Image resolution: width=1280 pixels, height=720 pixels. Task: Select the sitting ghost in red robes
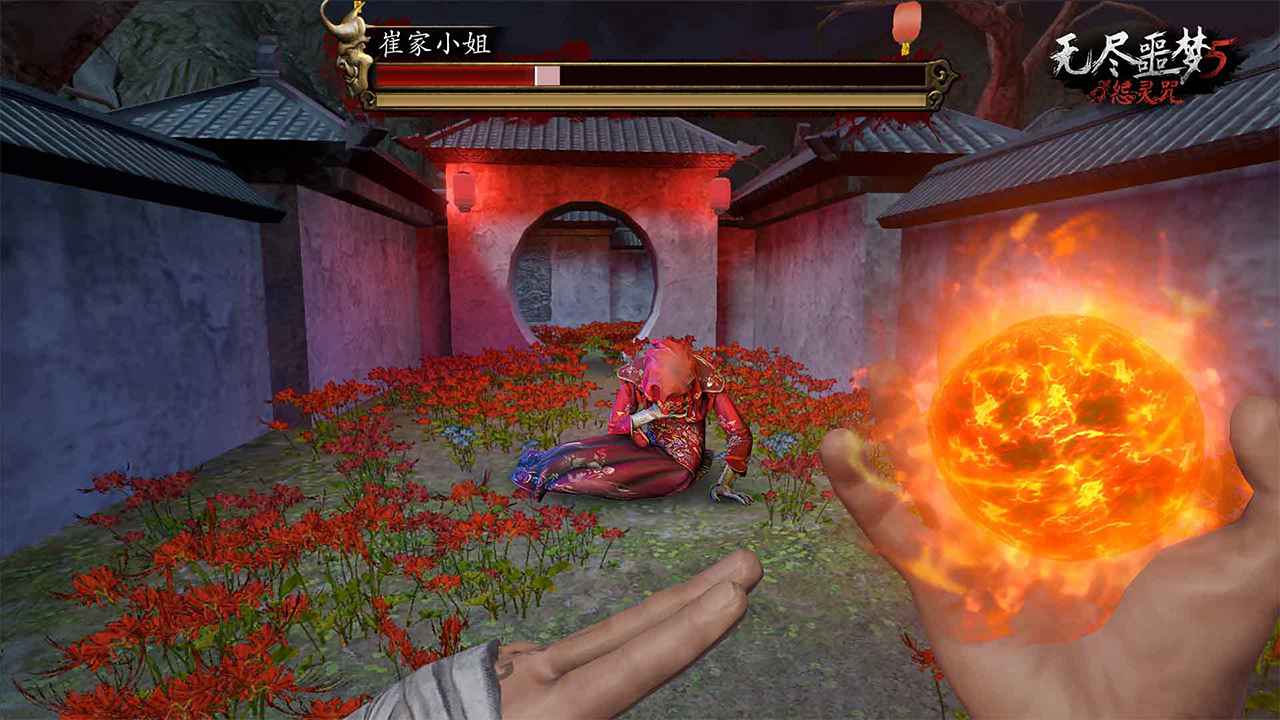tap(660, 420)
